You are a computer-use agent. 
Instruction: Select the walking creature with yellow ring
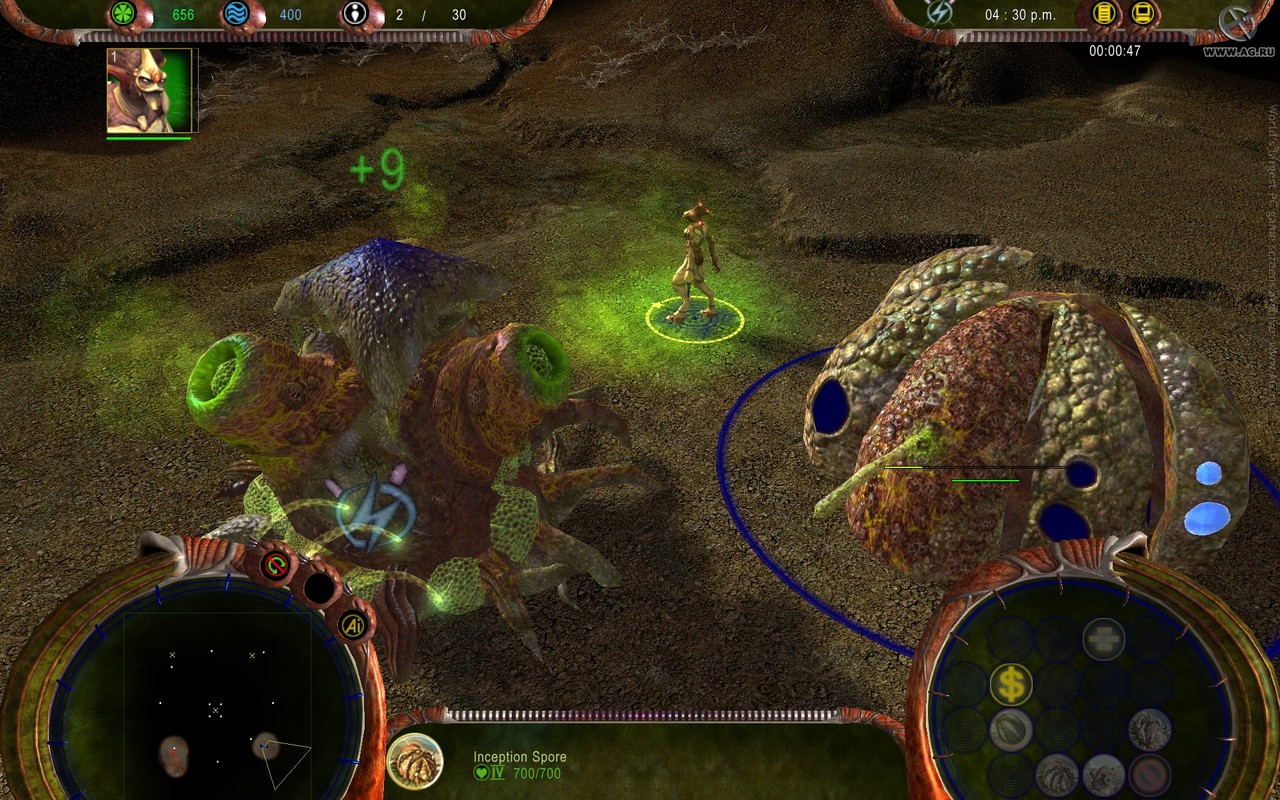[694, 265]
